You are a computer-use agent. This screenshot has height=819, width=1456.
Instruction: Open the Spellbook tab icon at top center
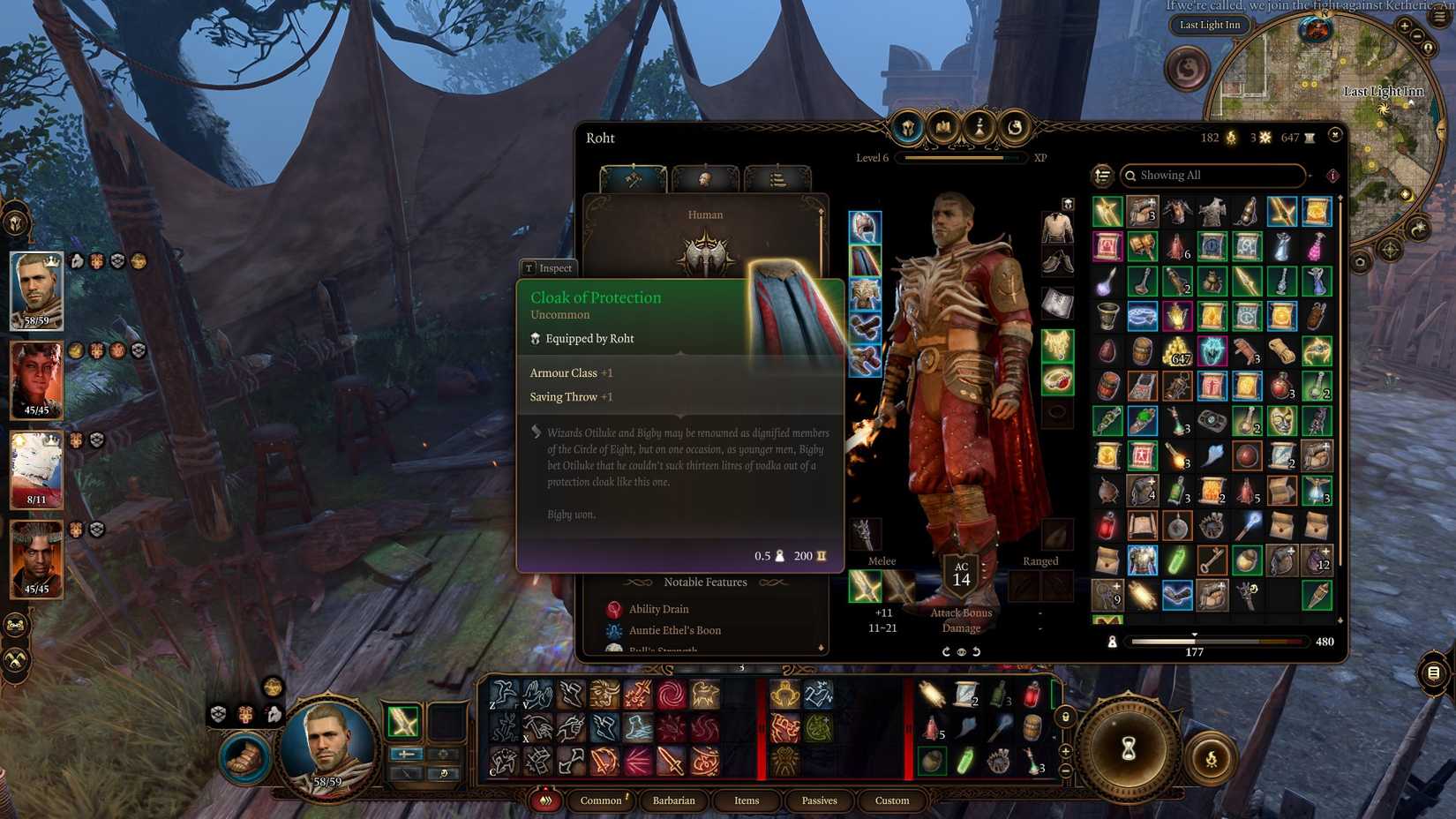(942, 130)
